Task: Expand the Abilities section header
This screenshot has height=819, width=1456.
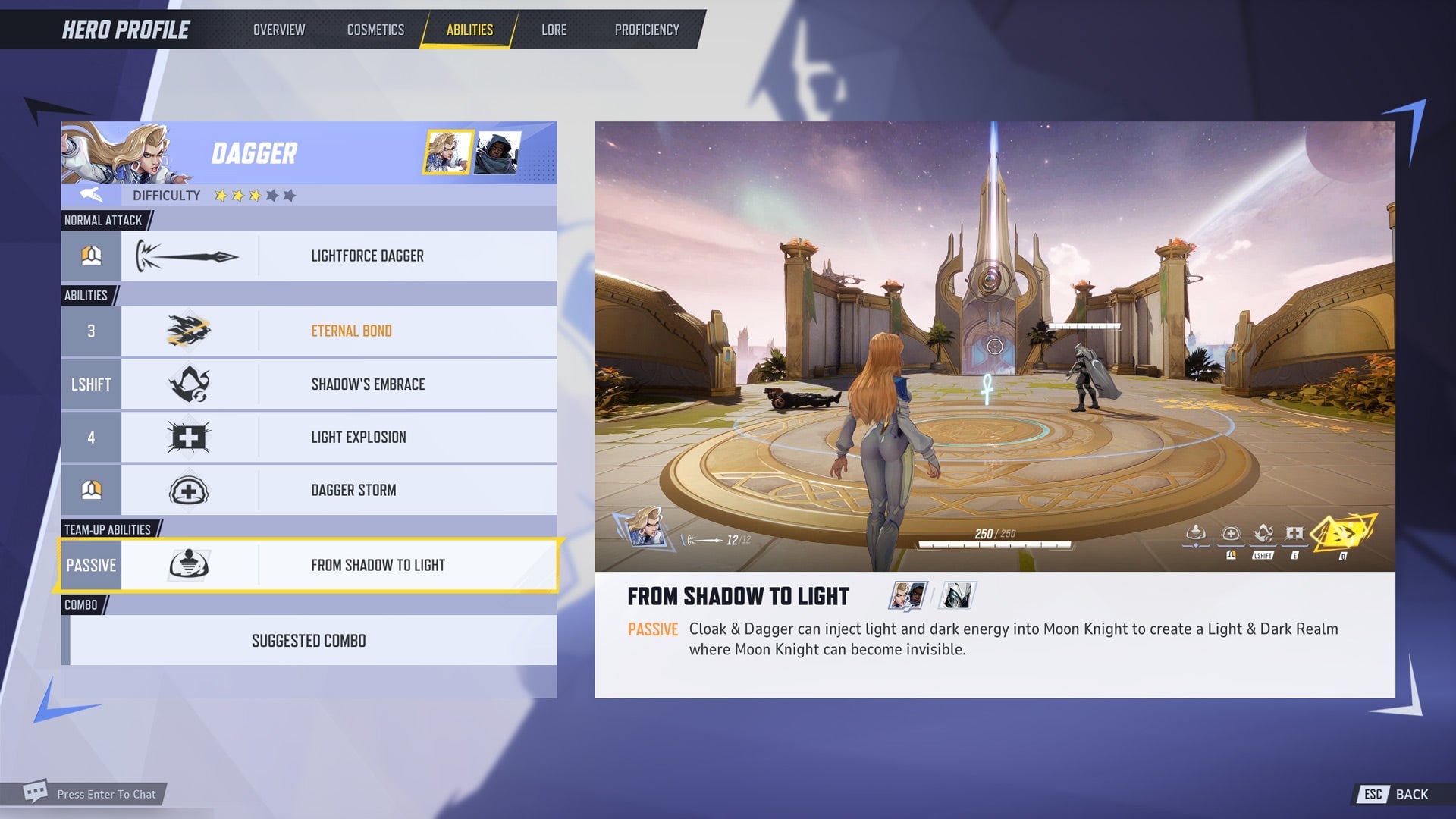Action: click(x=86, y=295)
